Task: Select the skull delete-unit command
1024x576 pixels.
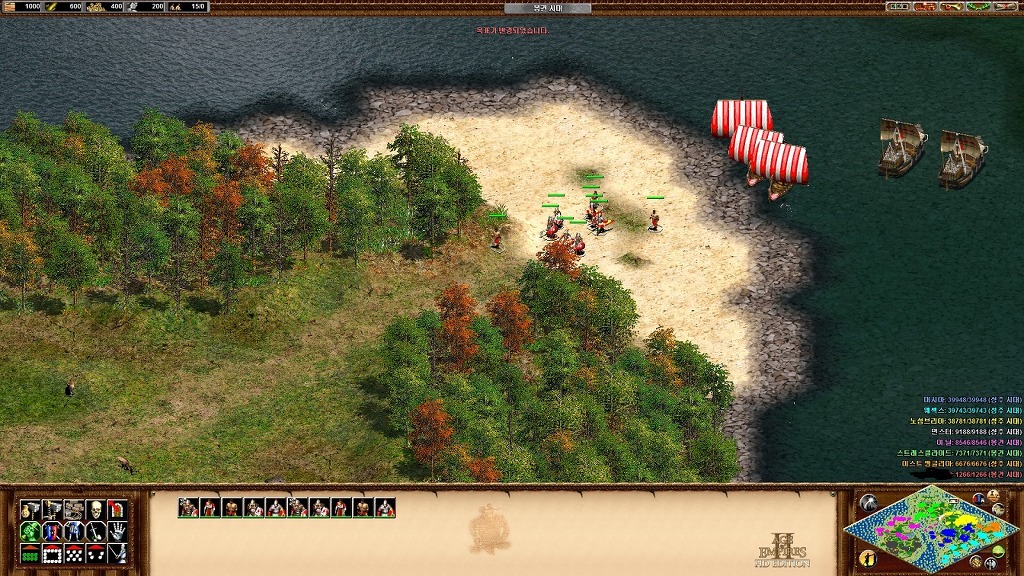Action: point(96,510)
